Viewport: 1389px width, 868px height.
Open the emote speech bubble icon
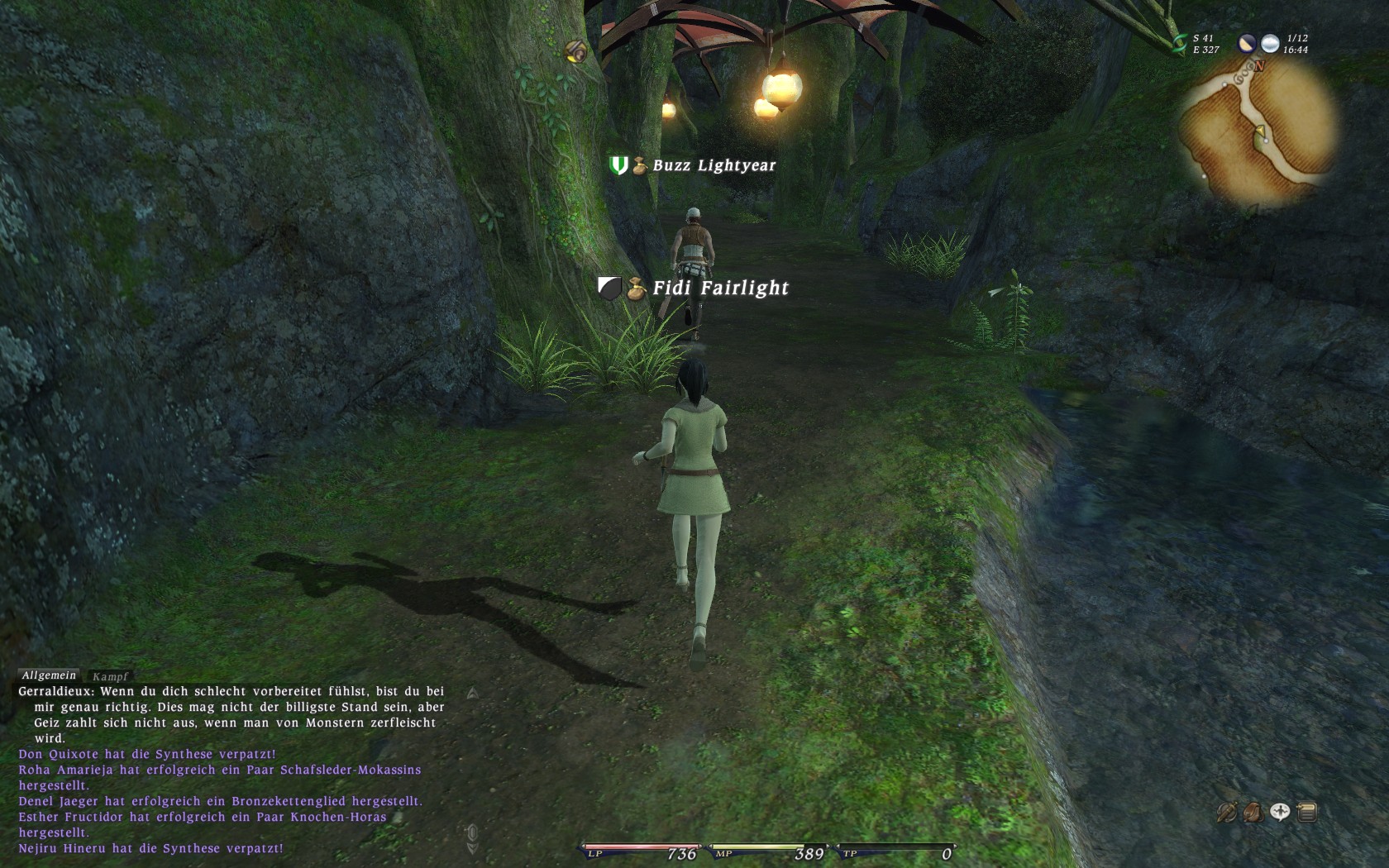click(1280, 813)
